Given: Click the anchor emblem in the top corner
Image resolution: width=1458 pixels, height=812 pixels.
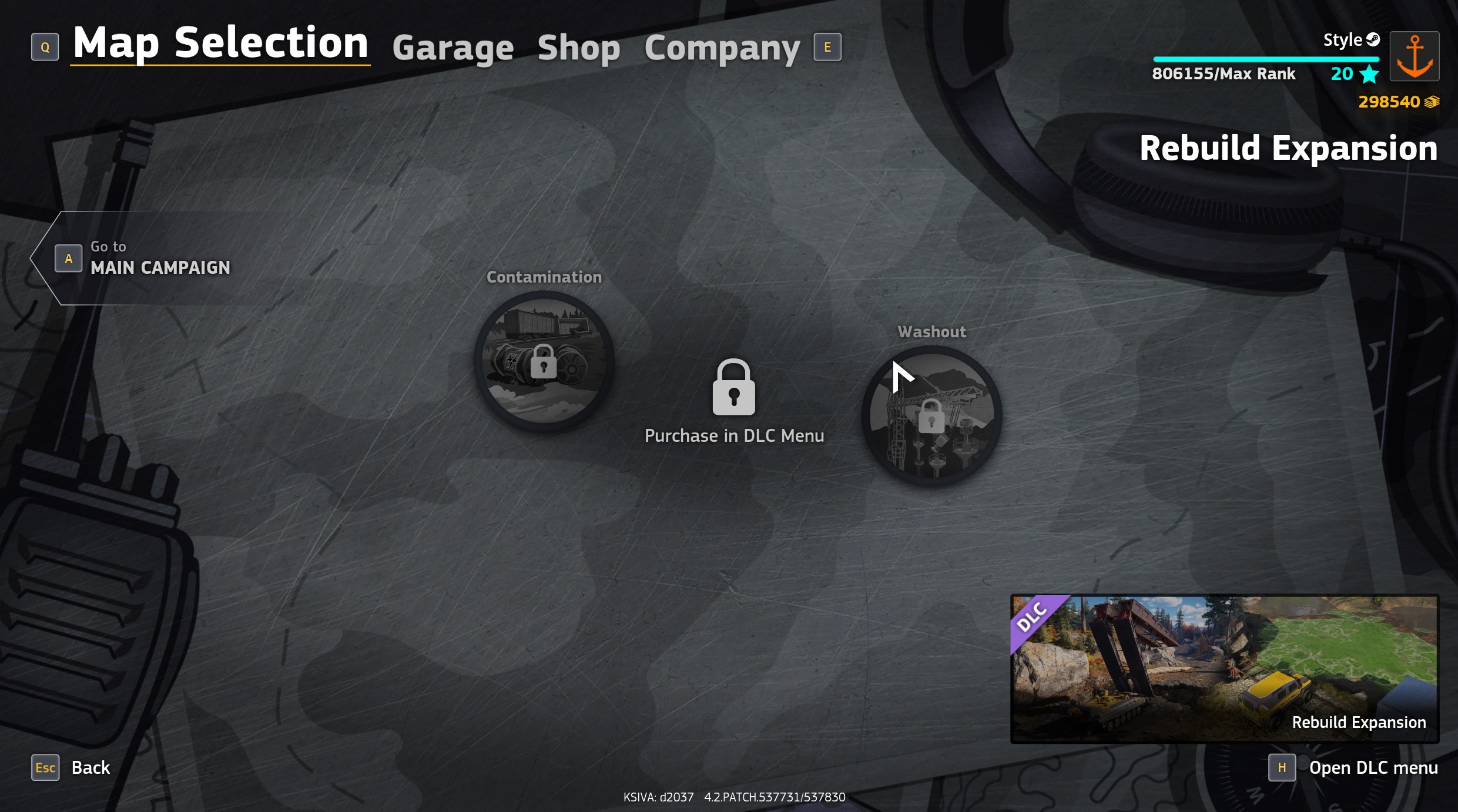Looking at the screenshot, I should [x=1414, y=56].
